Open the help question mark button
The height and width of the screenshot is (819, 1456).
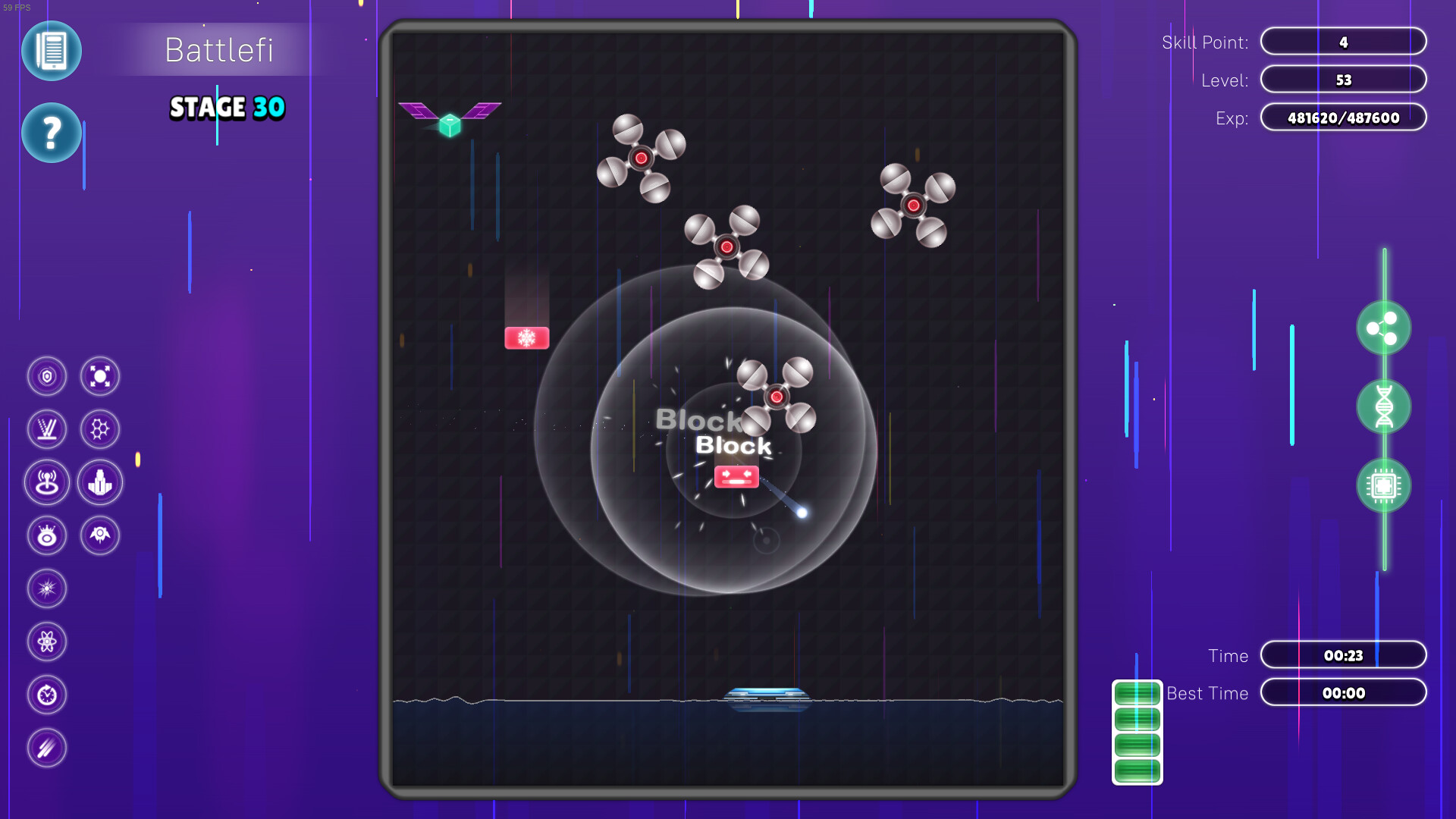52,133
